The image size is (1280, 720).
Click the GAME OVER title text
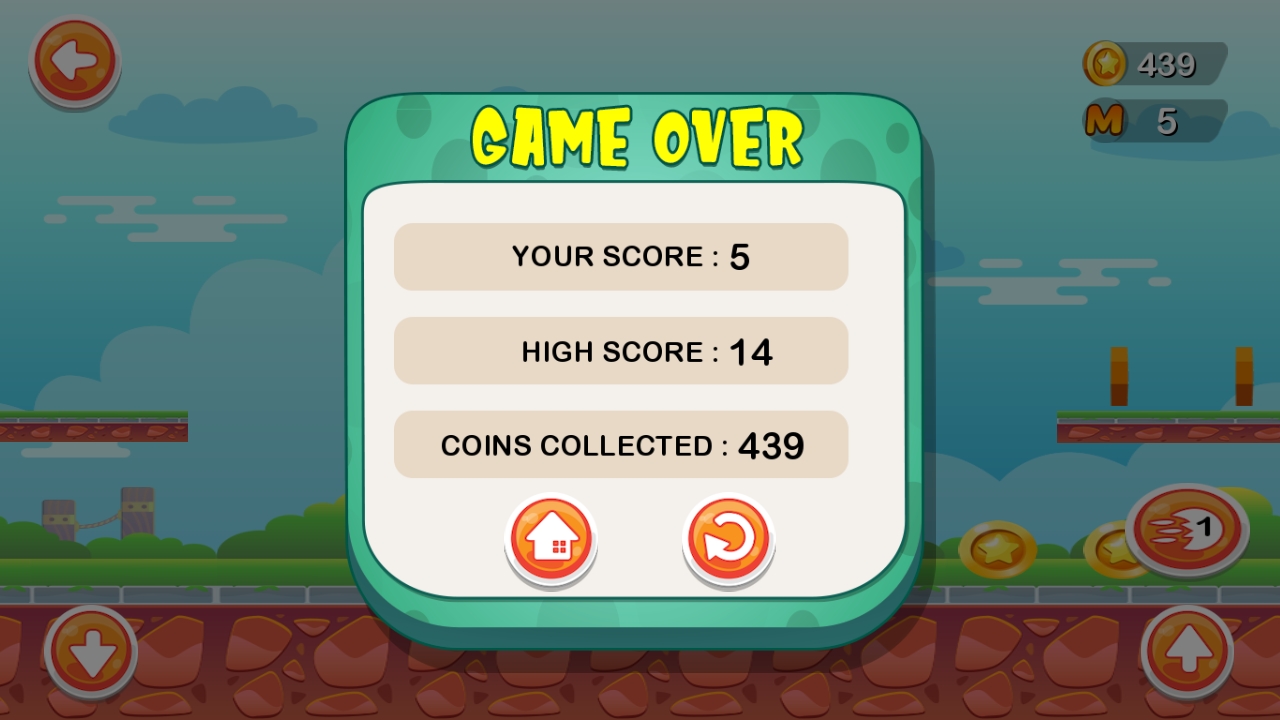638,135
